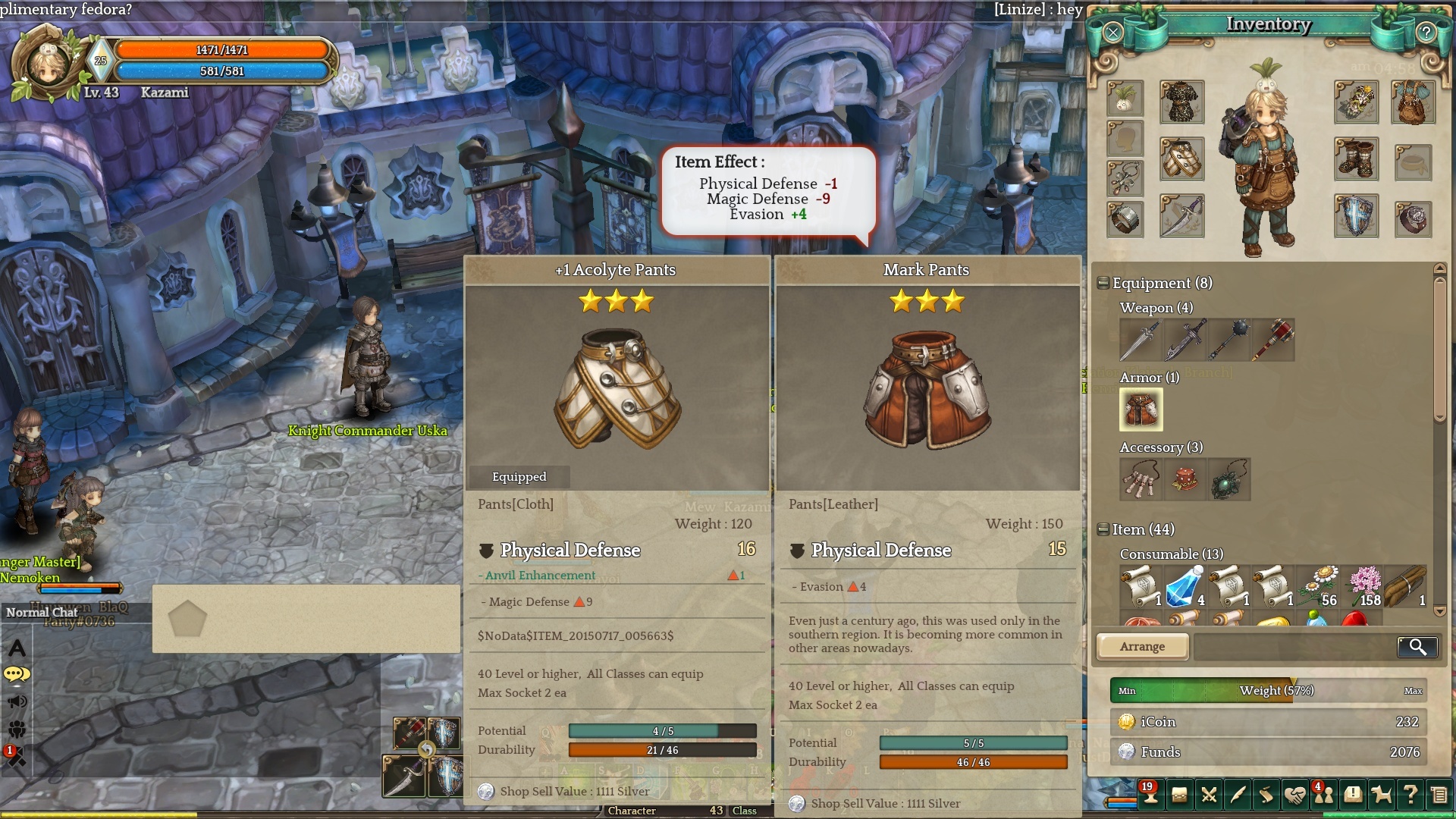Open the Inventory help button
This screenshot has height=819, width=1456.
click(x=1426, y=32)
